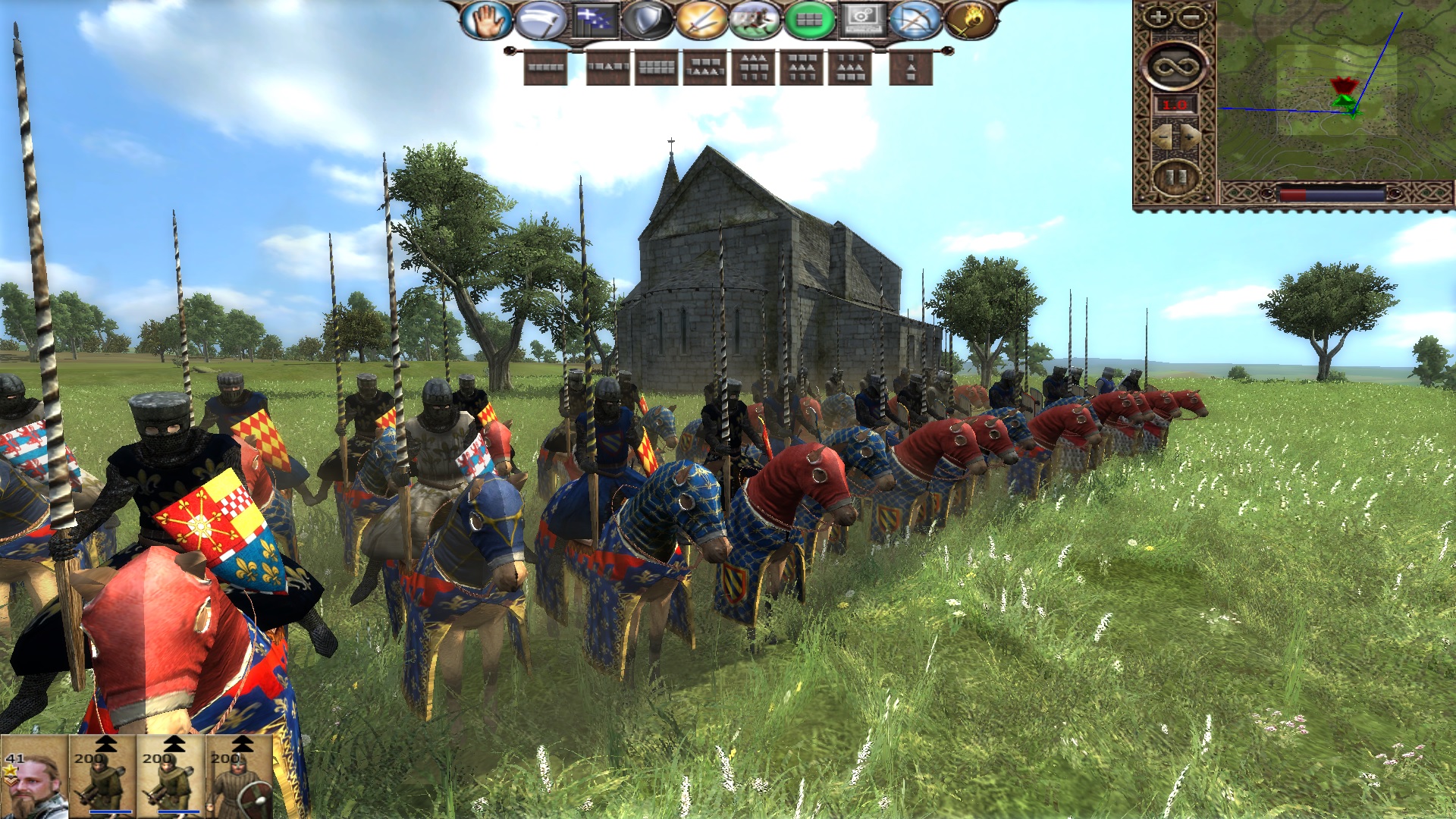
Task: Select the spearman with shield unit card
Action: click(240, 777)
